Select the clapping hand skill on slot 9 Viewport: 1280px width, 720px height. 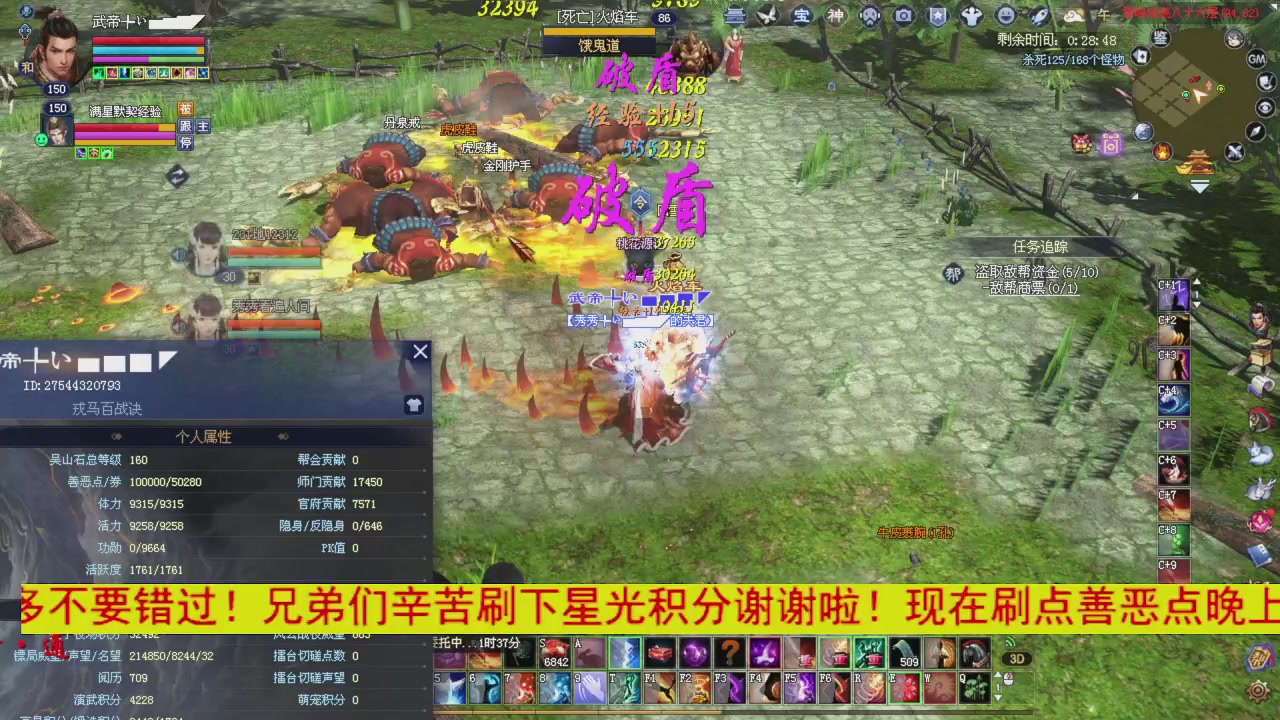coord(592,685)
